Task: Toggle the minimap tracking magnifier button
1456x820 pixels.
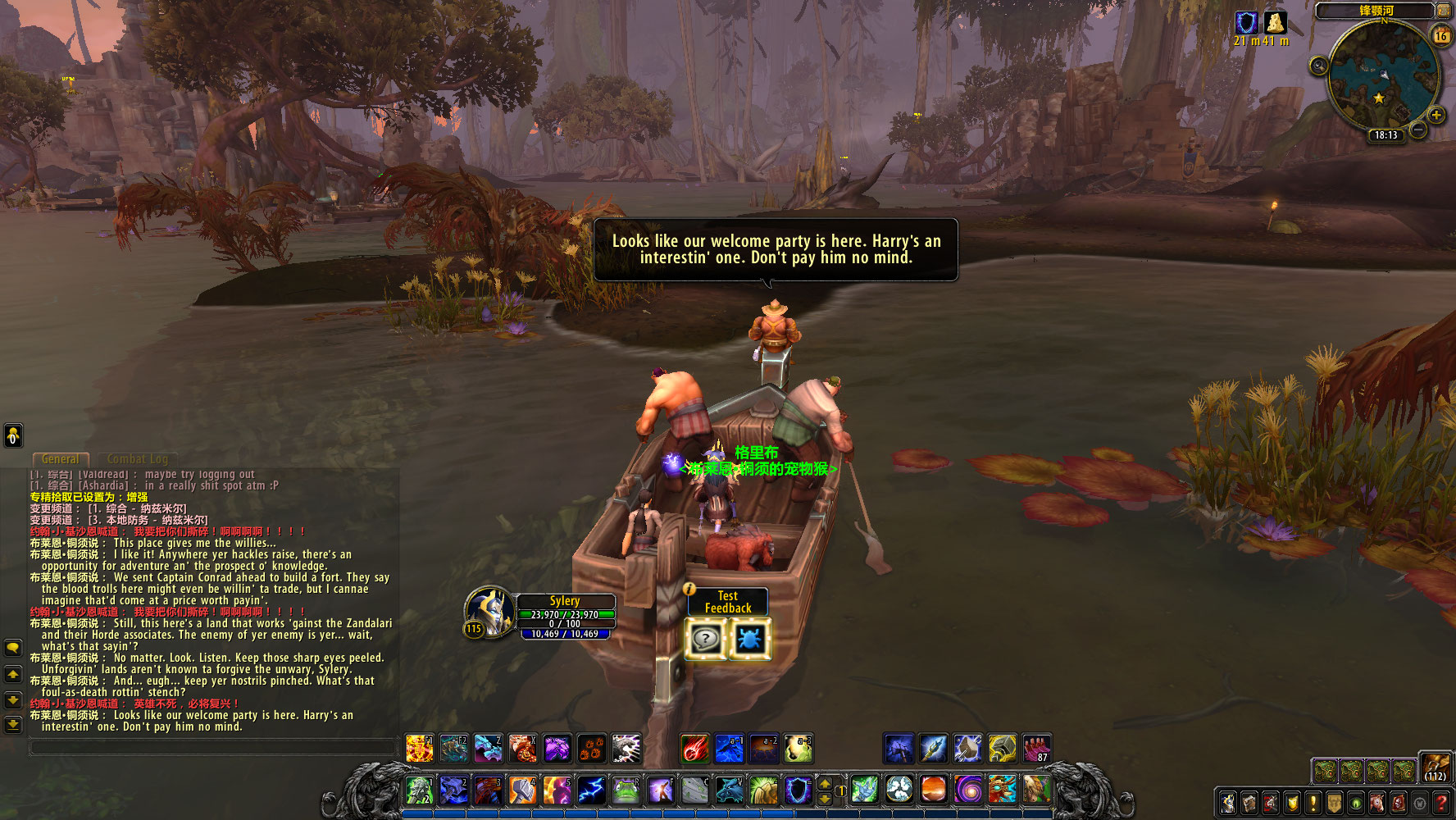Action: click(1318, 66)
